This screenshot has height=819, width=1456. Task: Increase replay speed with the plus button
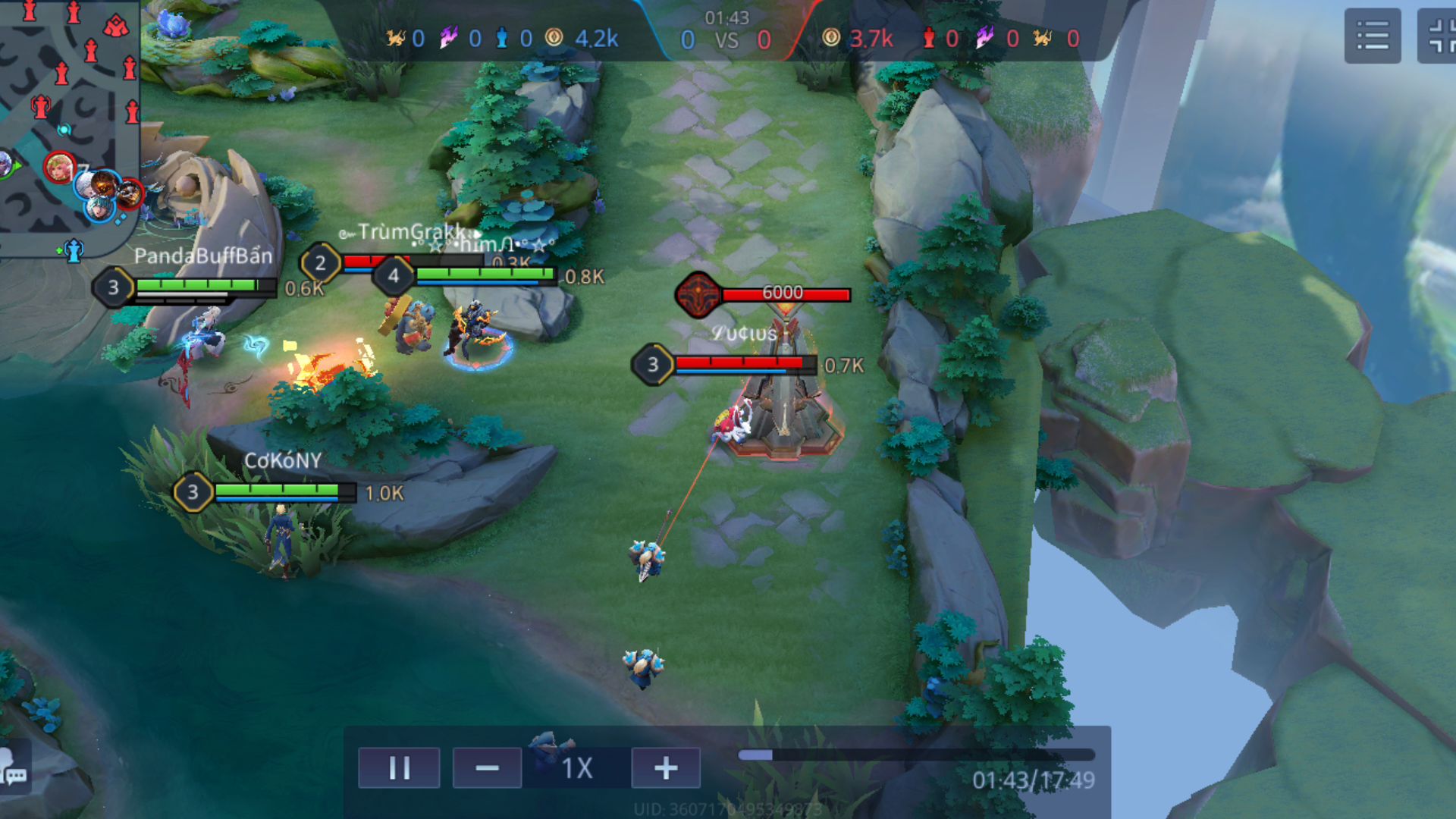pos(666,768)
